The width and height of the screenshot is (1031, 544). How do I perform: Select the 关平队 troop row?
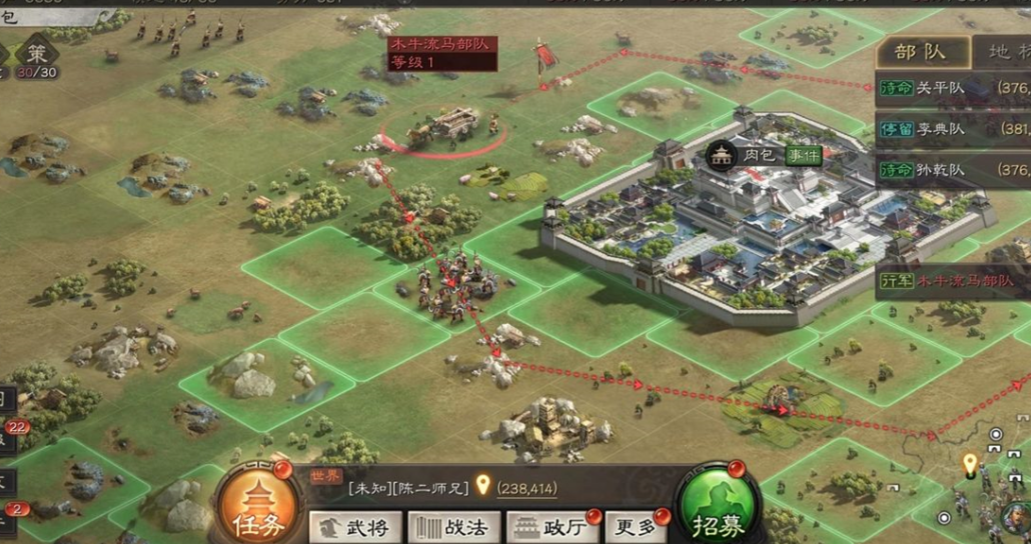pyautogui.click(x=952, y=88)
